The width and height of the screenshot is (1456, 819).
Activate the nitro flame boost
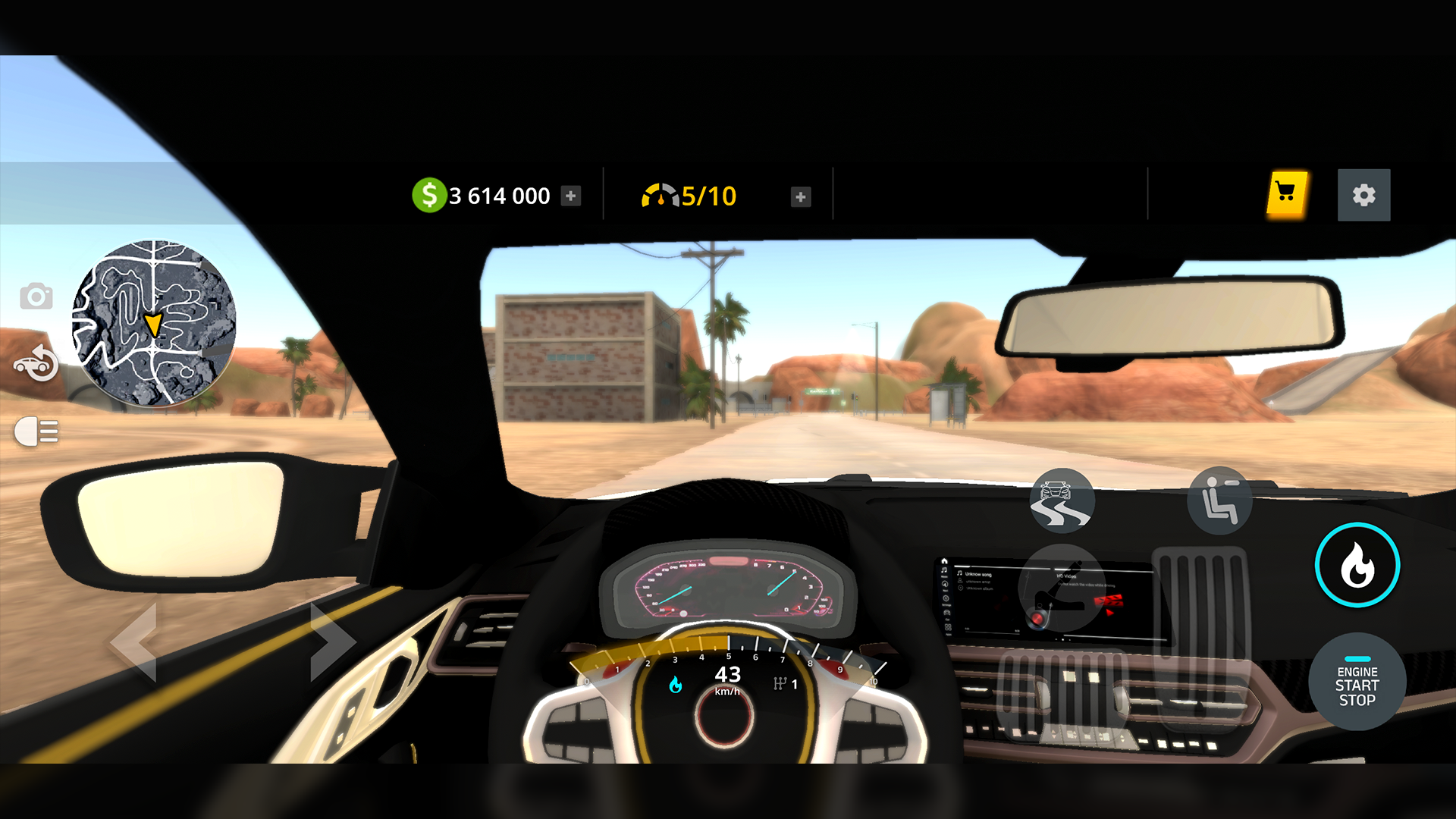pyautogui.click(x=1357, y=565)
